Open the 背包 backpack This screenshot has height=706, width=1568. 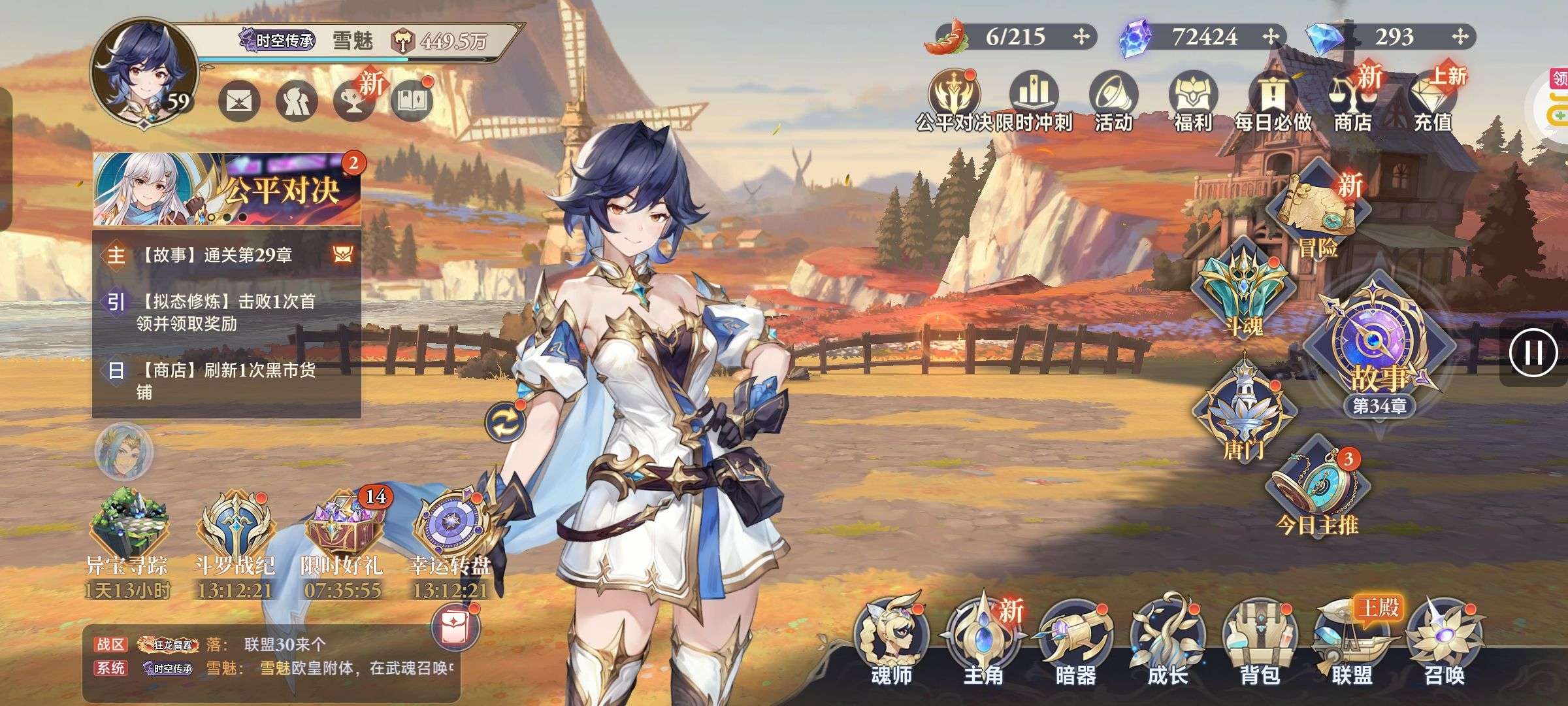[1260, 644]
